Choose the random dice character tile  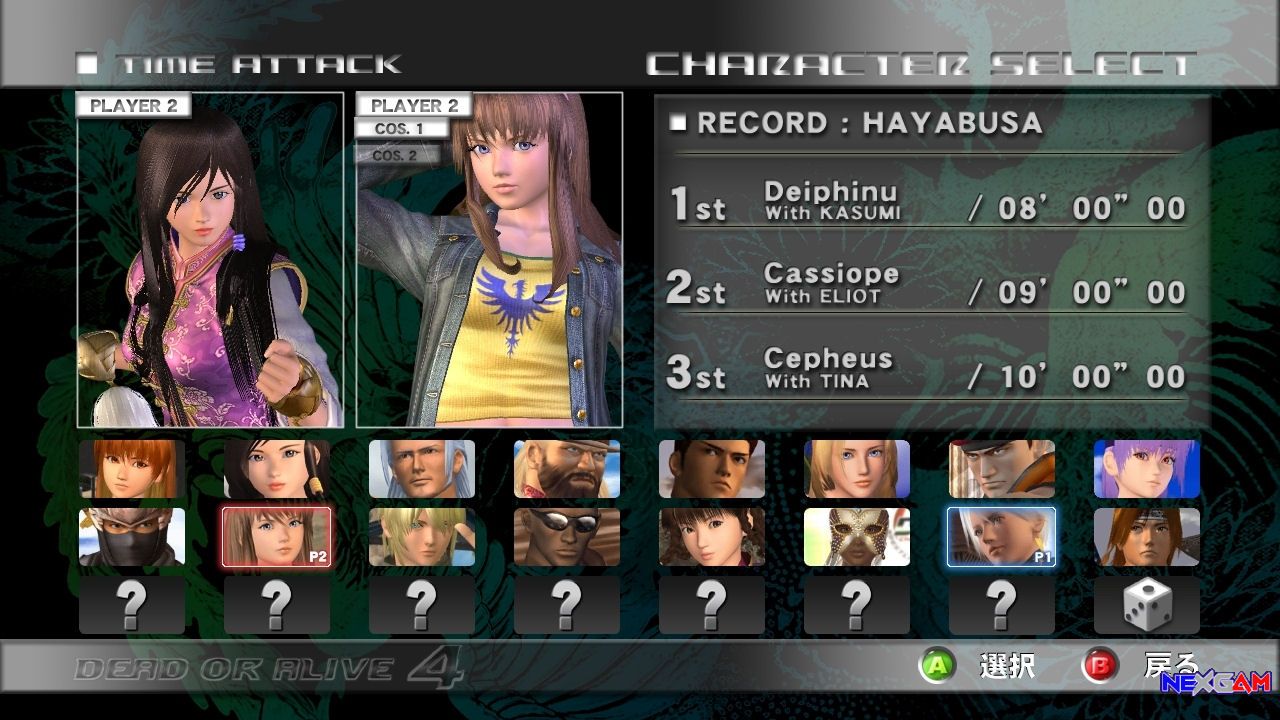click(x=1147, y=605)
